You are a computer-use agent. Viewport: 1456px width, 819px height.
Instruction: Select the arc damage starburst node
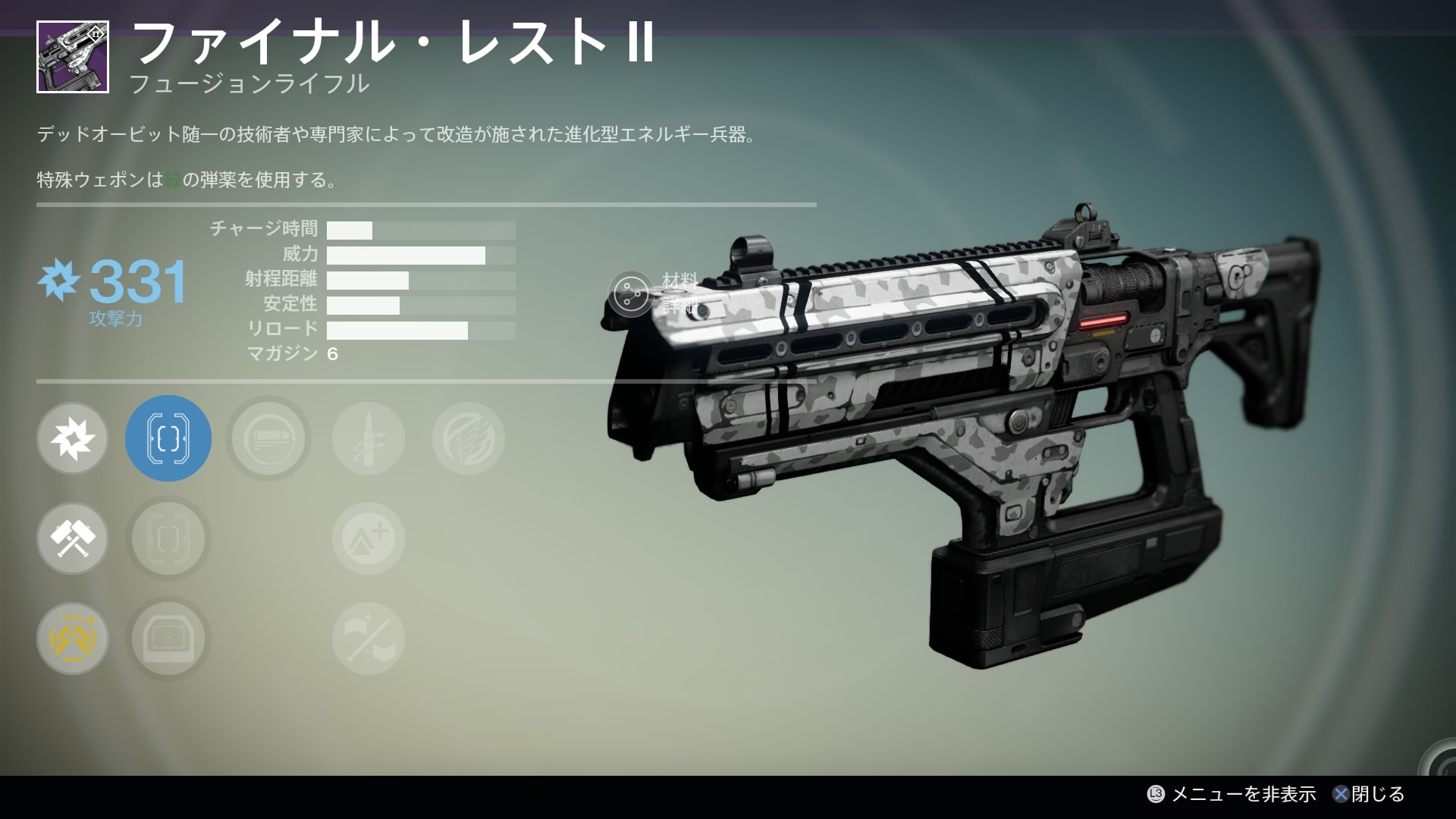[x=73, y=438]
